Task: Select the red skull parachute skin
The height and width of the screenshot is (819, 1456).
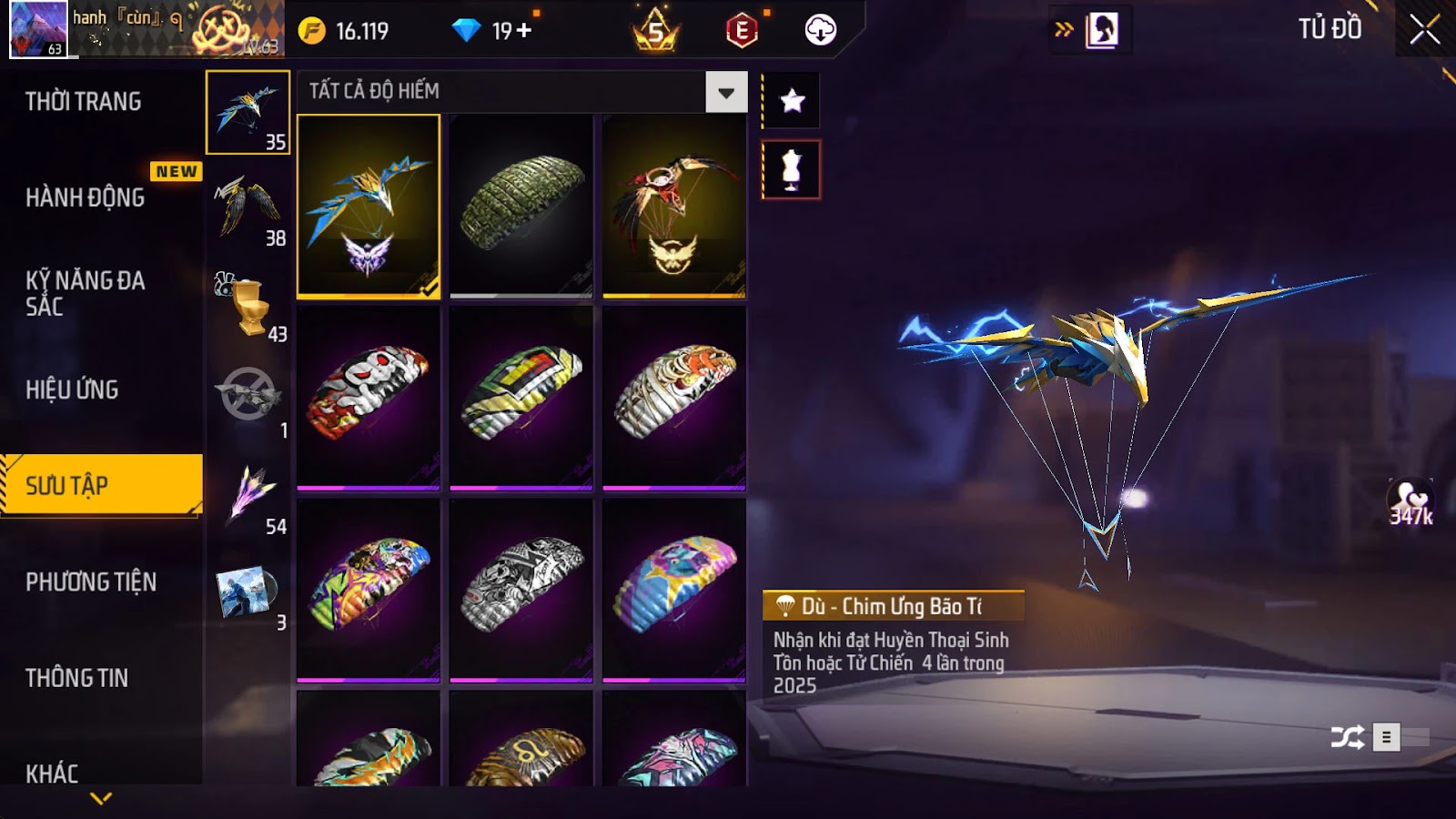Action: [x=369, y=398]
